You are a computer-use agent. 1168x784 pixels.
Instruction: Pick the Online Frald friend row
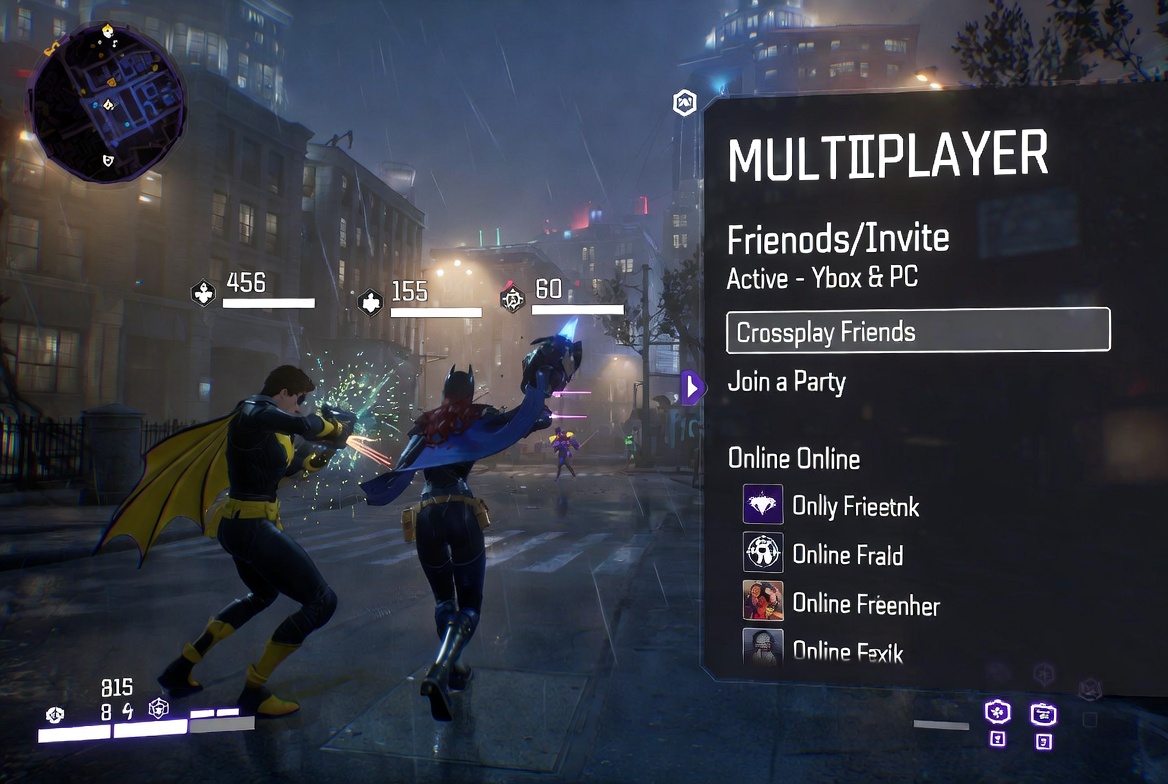coord(847,555)
